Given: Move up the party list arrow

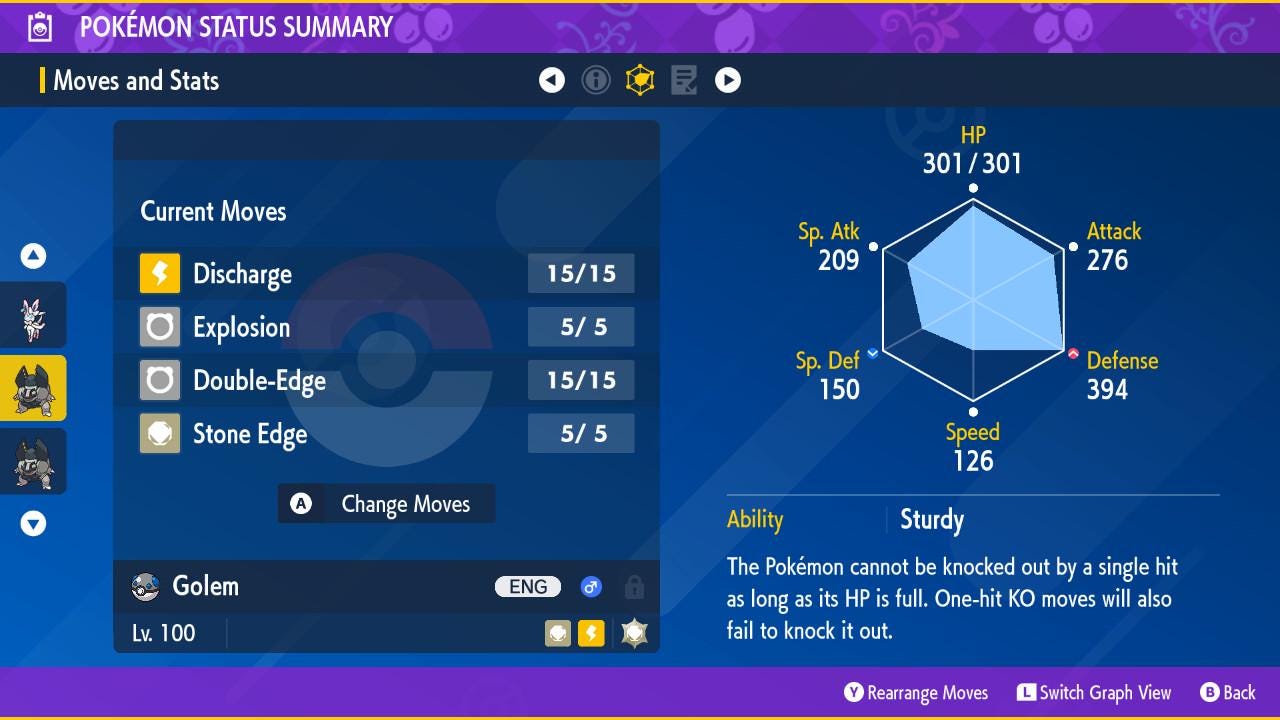Looking at the screenshot, I should 33,257.
